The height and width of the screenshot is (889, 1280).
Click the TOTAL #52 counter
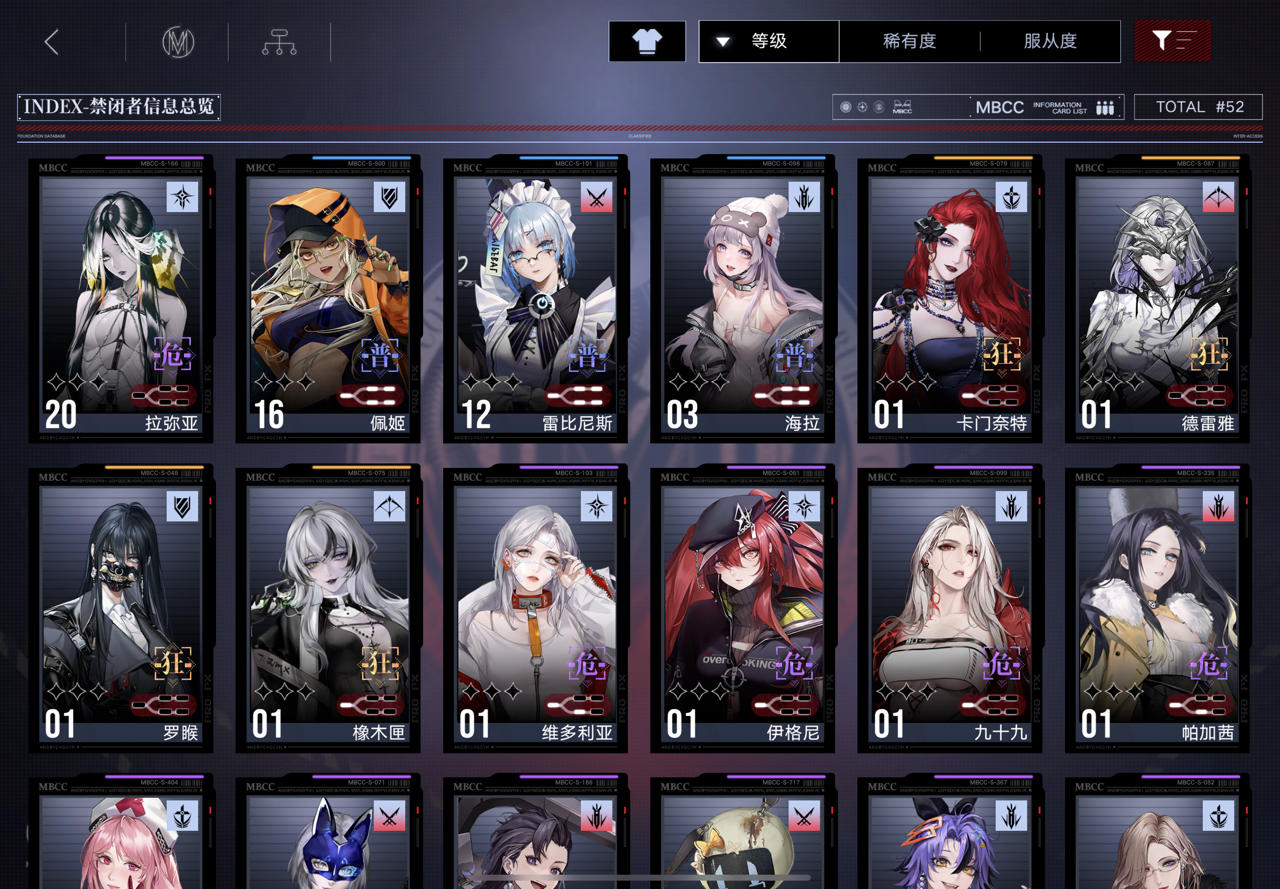tap(1199, 107)
